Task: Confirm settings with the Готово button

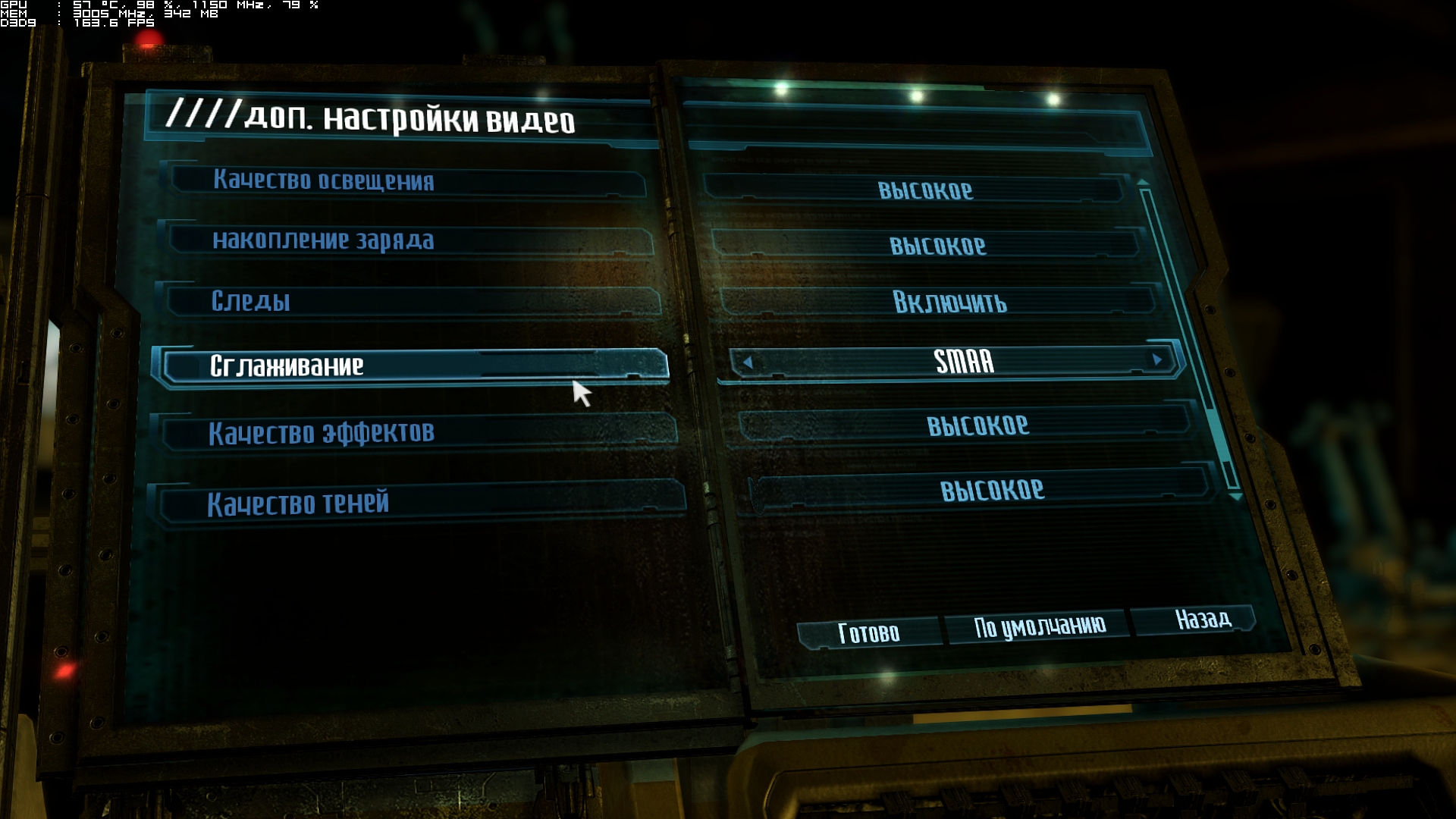Action: (x=868, y=632)
